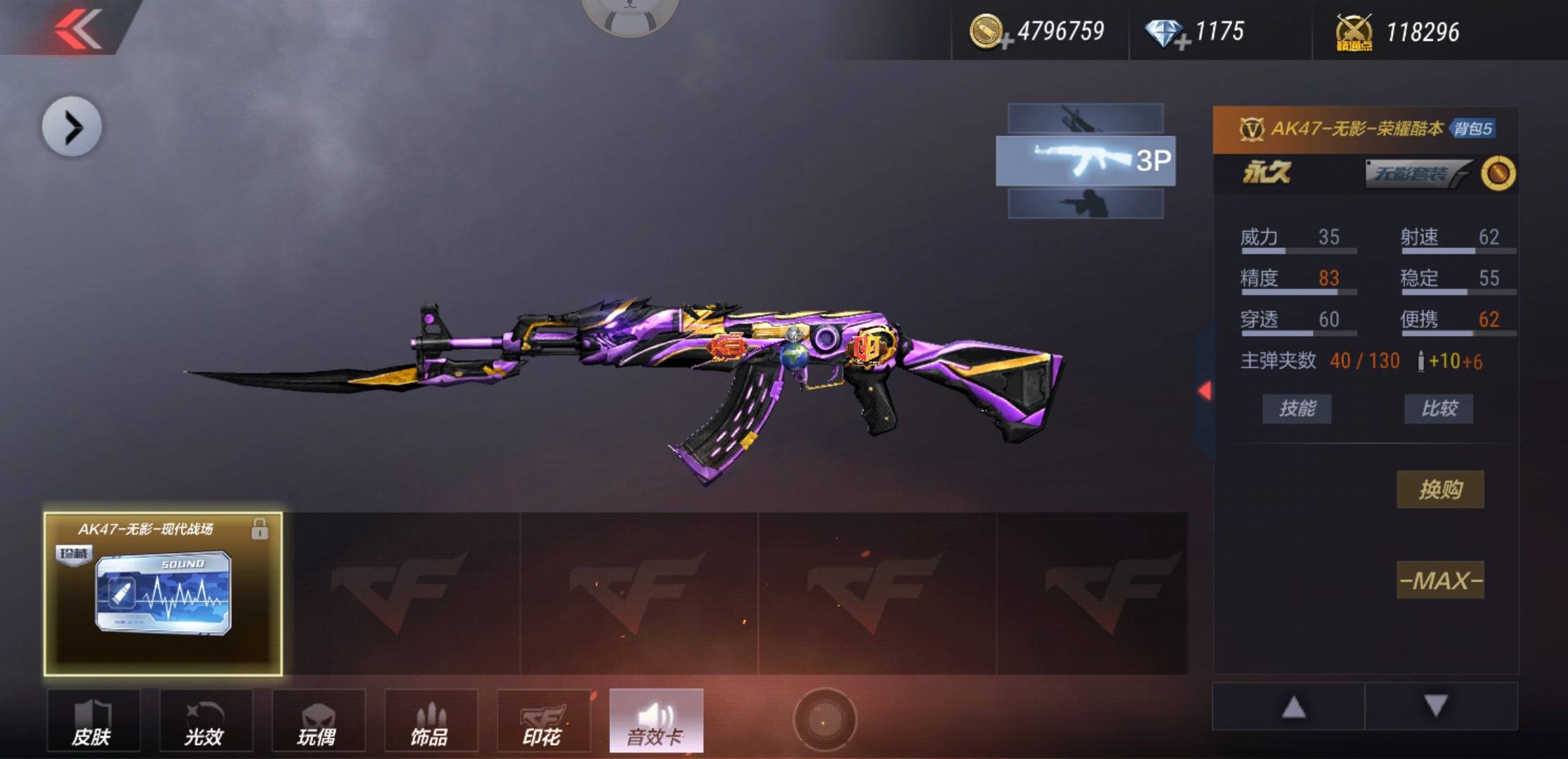Switch to the 印花 sticker tab

pyautogui.click(x=543, y=721)
